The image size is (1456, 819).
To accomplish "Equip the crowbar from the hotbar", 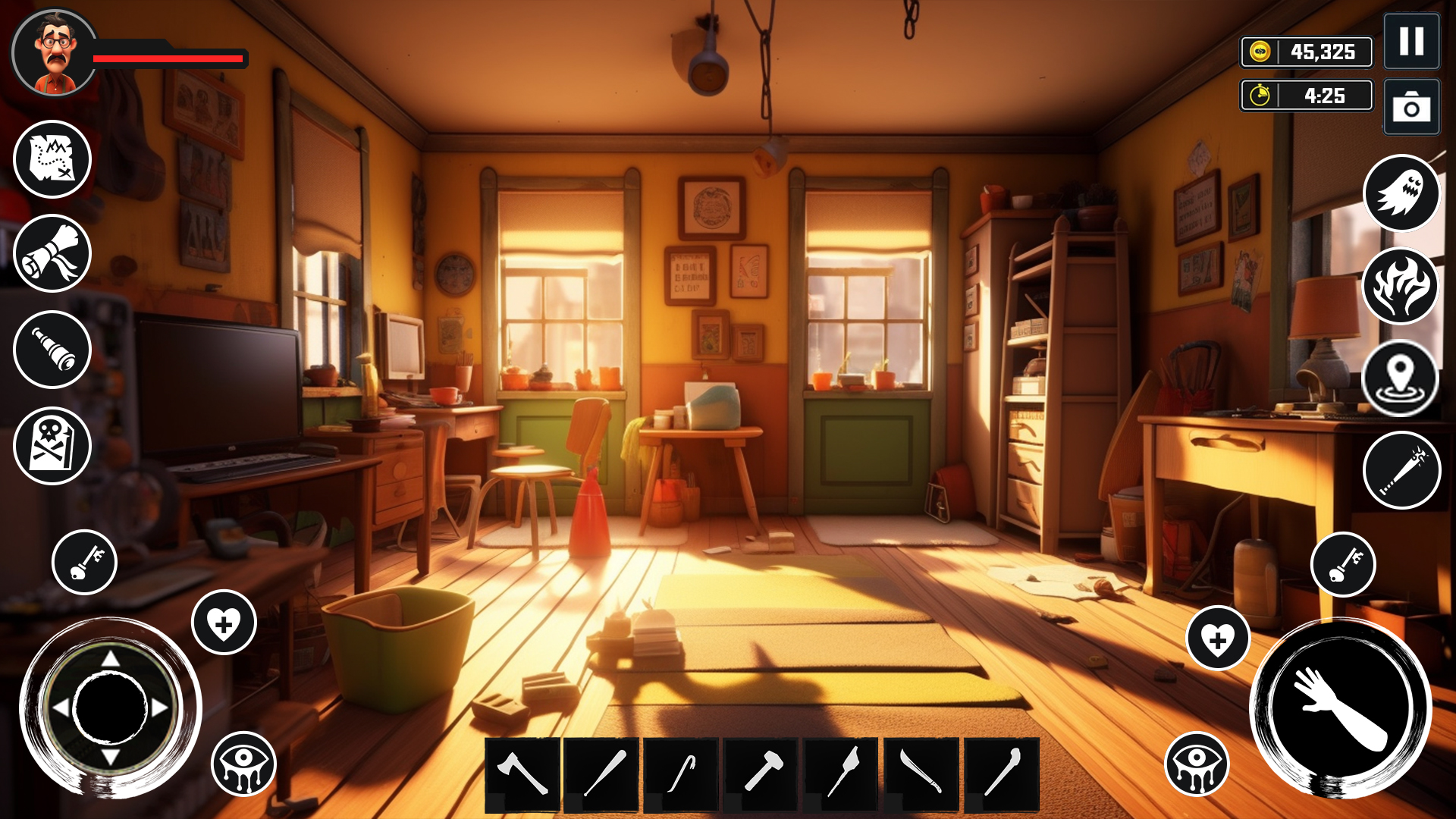I will (x=682, y=774).
